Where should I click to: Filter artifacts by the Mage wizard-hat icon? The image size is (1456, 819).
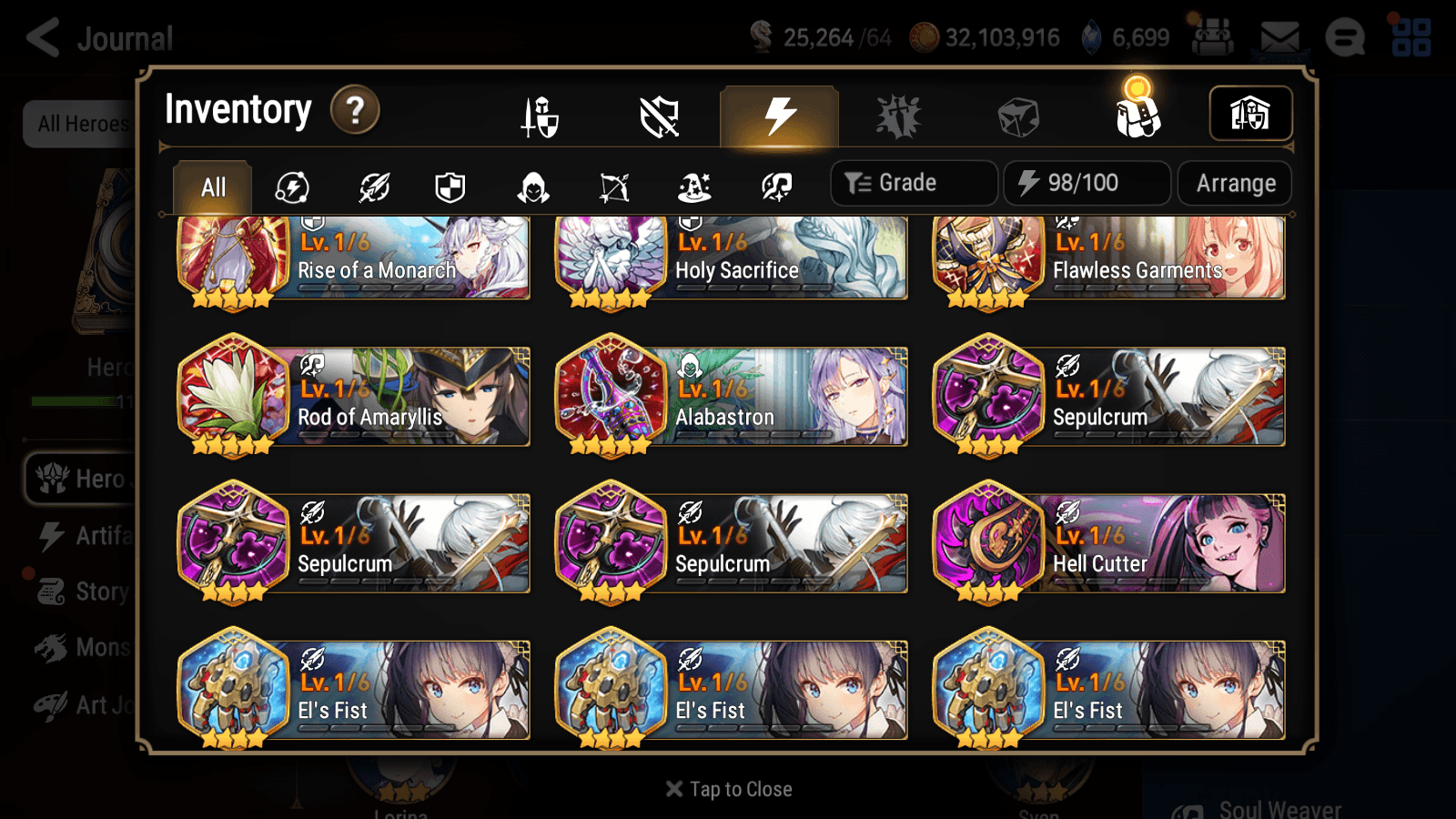click(x=693, y=187)
